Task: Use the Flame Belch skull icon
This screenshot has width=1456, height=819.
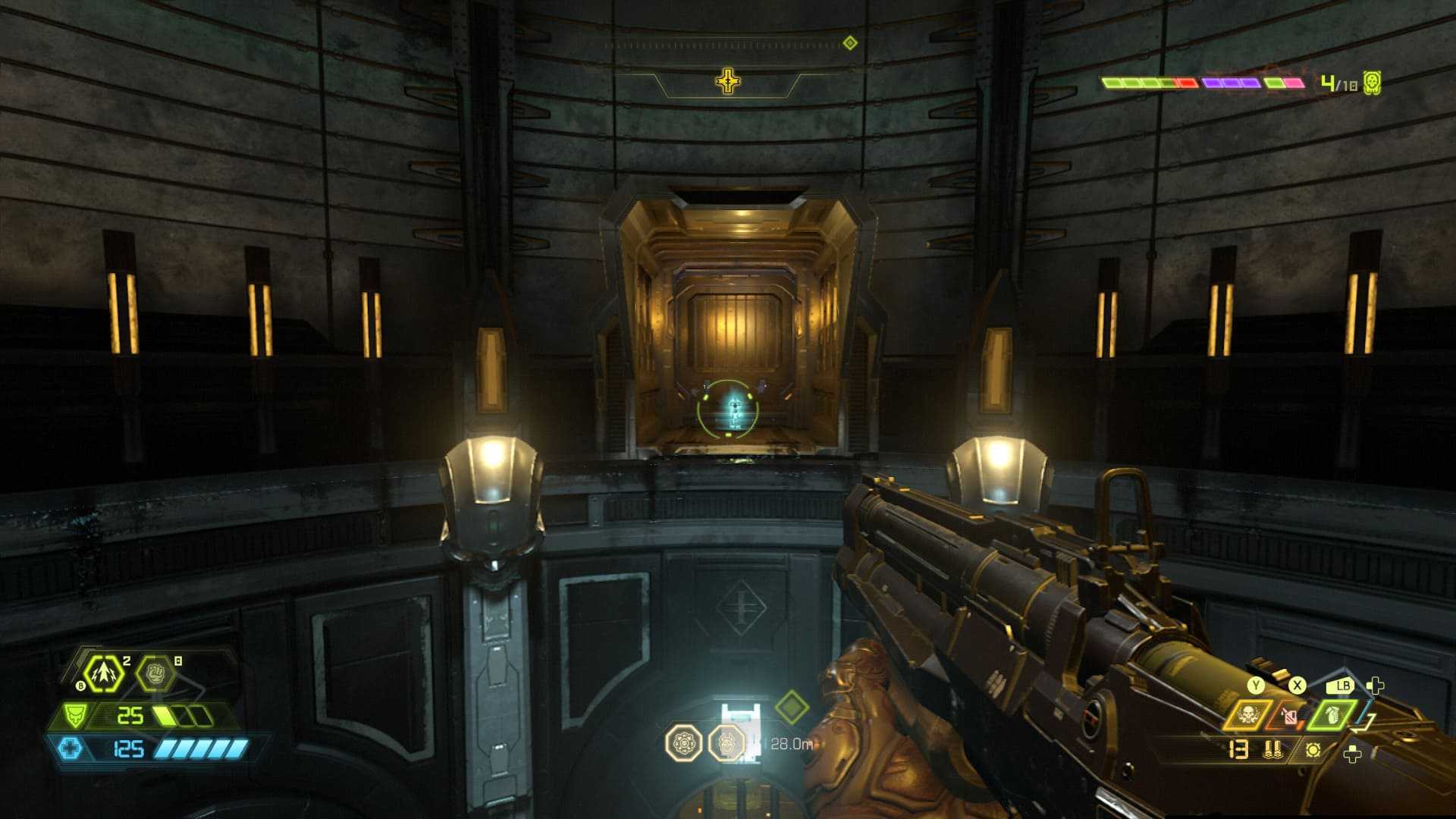Action: (1247, 714)
